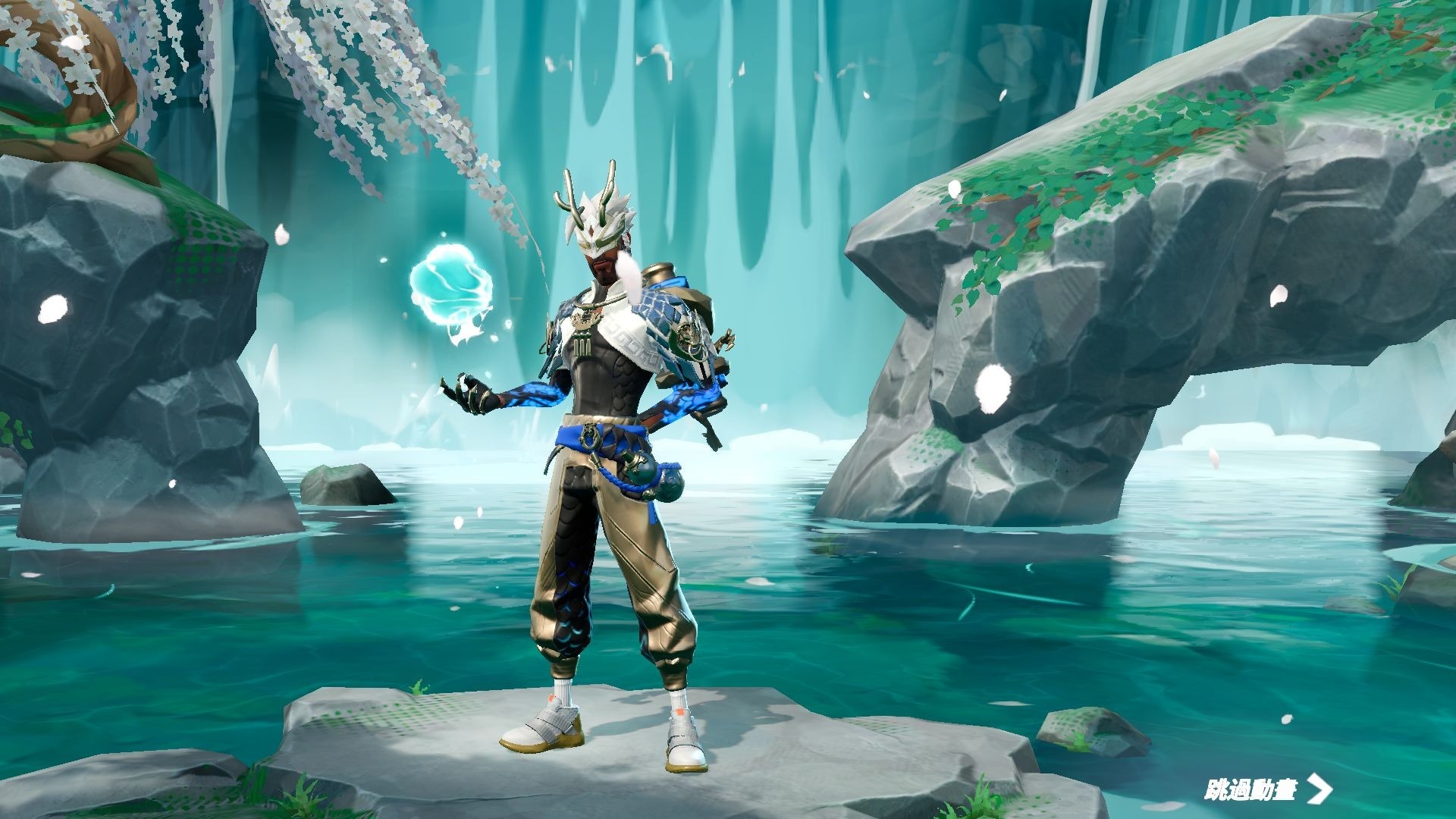Skip the animation with 跳過動畫

[x=1267, y=789]
